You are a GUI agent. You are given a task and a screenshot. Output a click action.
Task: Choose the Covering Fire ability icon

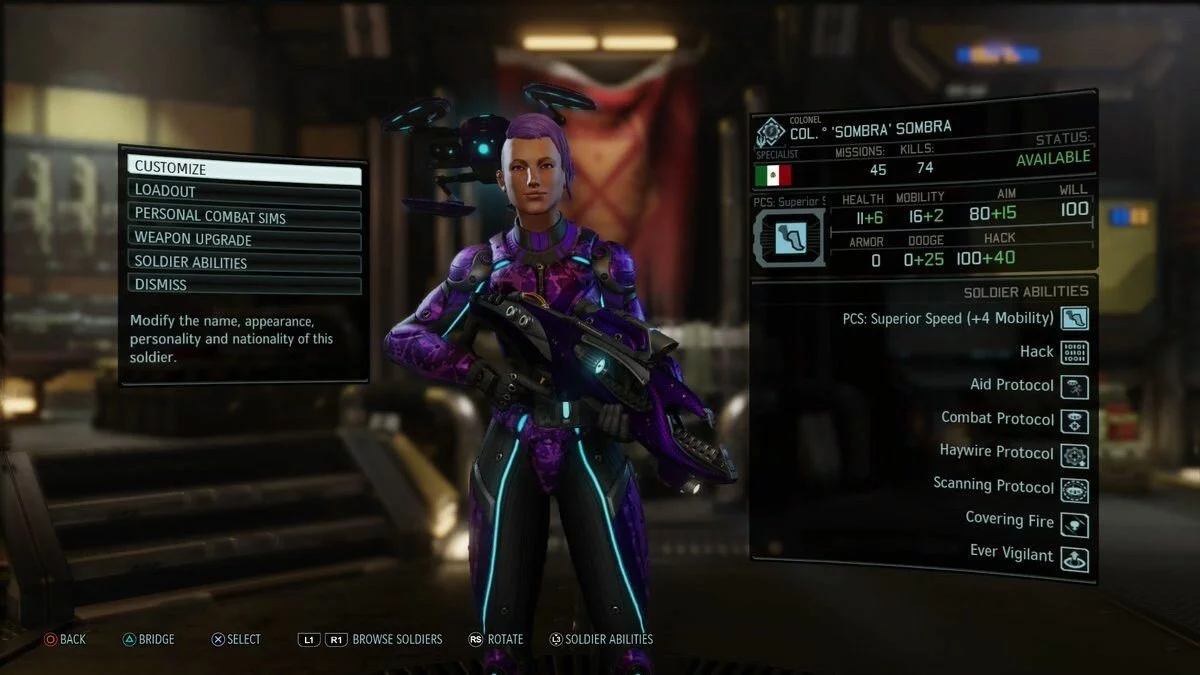coord(1074,524)
